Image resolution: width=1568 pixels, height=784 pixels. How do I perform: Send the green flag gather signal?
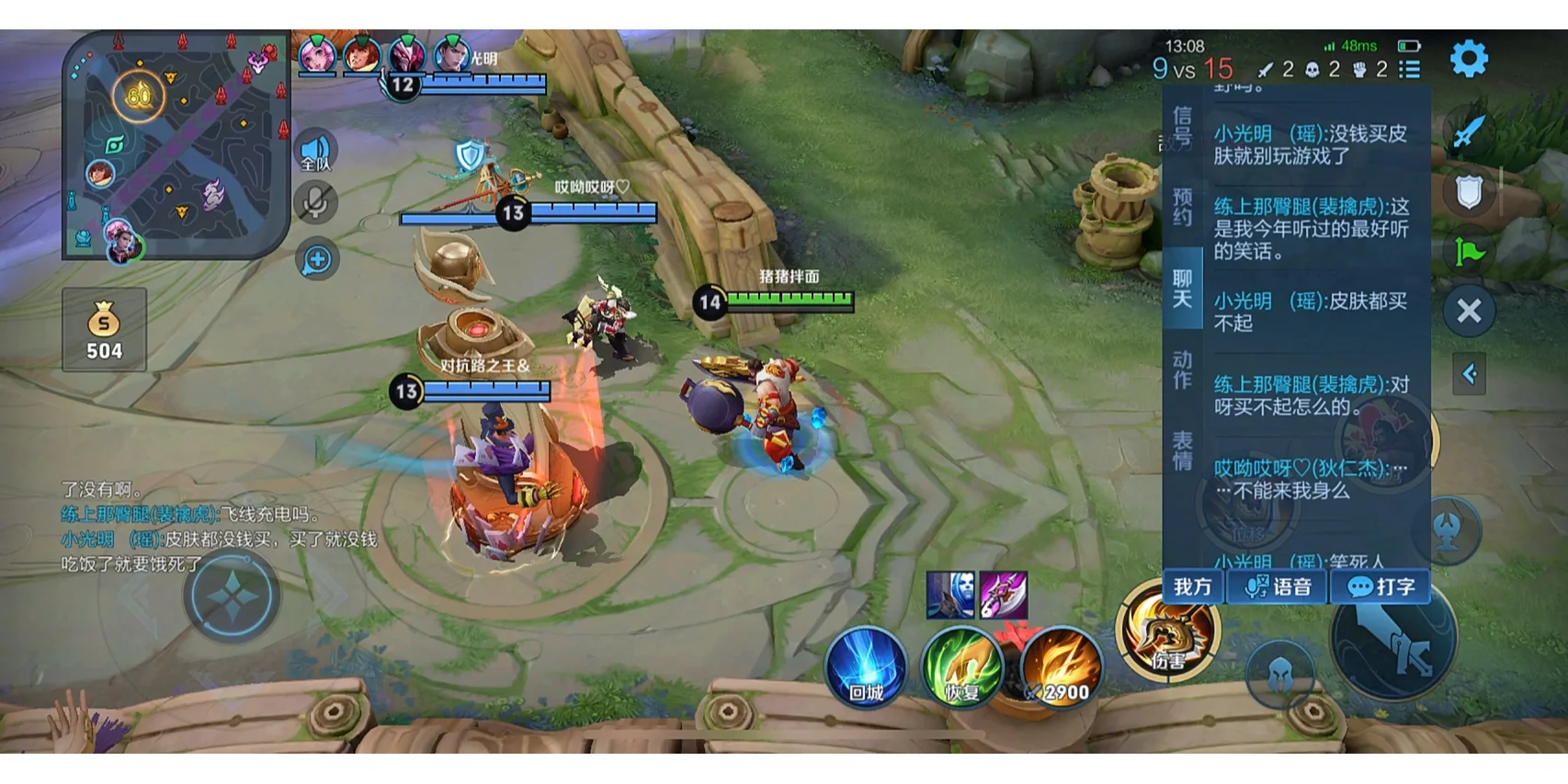click(1469, 251)
